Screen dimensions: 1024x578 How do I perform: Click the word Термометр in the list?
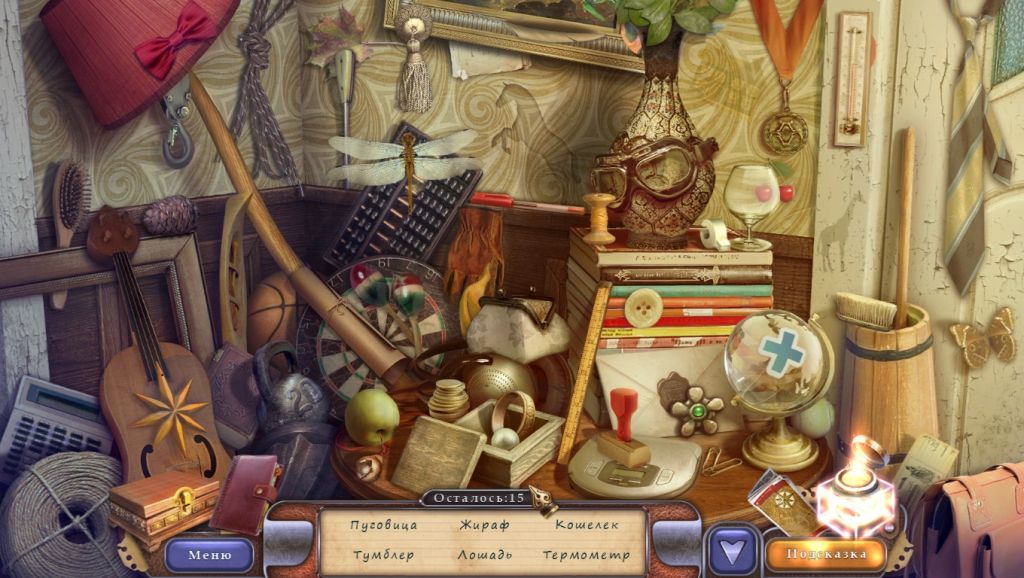click(587, 555)
